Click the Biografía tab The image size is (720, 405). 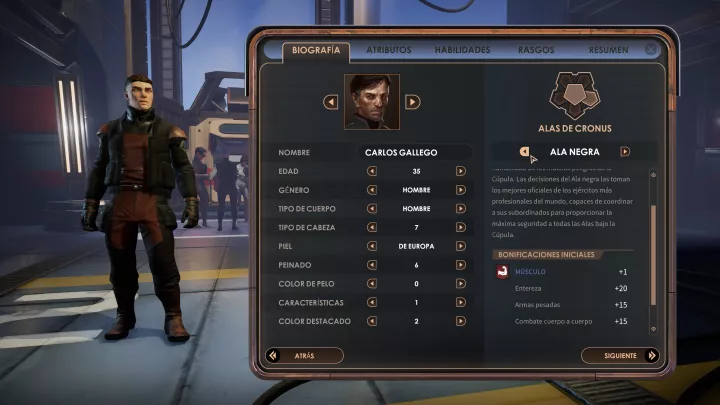pyautogui.click(x=315, y=49)
